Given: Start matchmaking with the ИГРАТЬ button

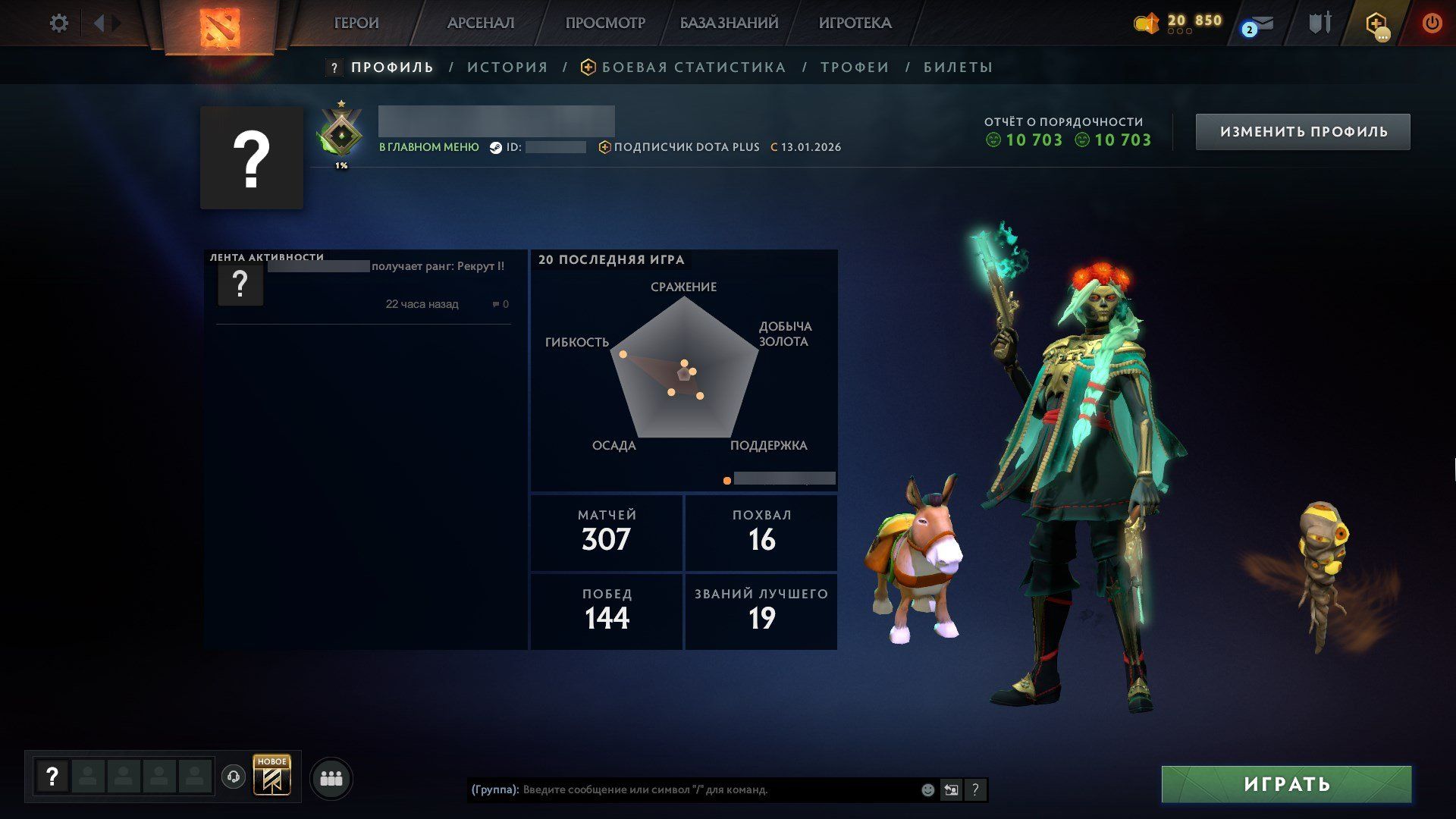Looking at the screenshot, I should coord(1286,784).
